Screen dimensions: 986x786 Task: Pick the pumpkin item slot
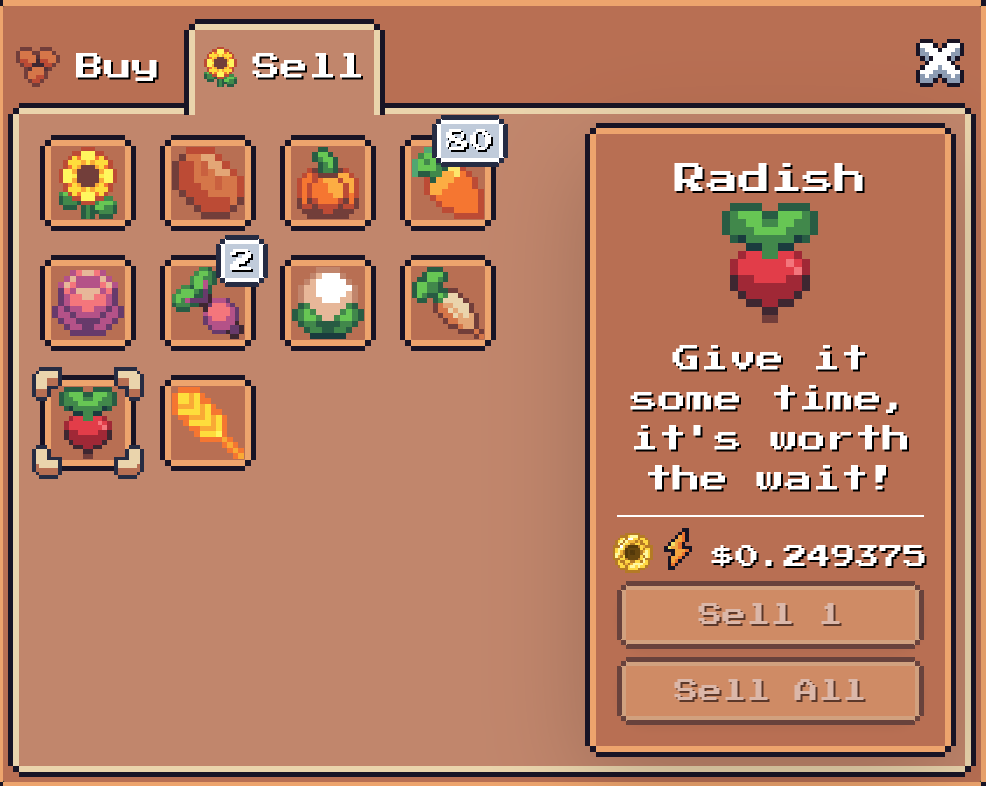tap(328, 183)
